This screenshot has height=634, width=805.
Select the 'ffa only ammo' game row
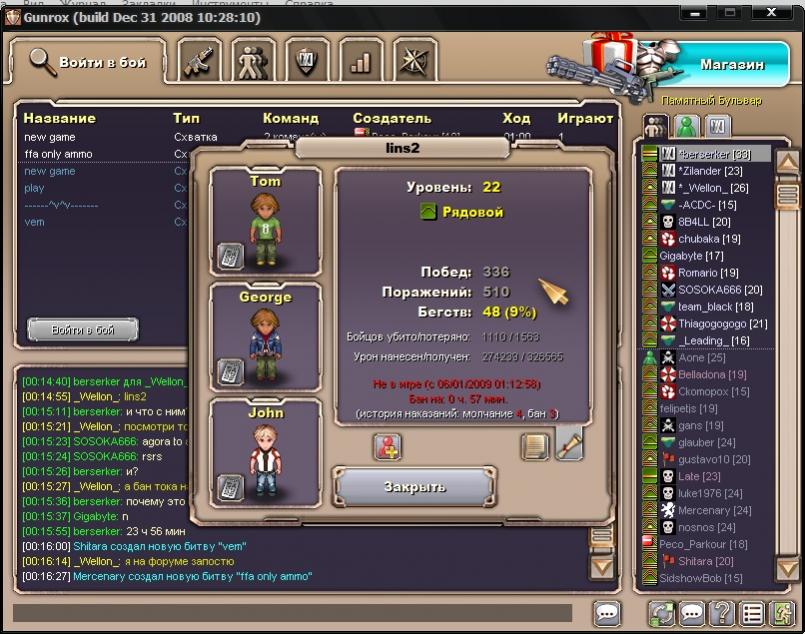(58, 154)
